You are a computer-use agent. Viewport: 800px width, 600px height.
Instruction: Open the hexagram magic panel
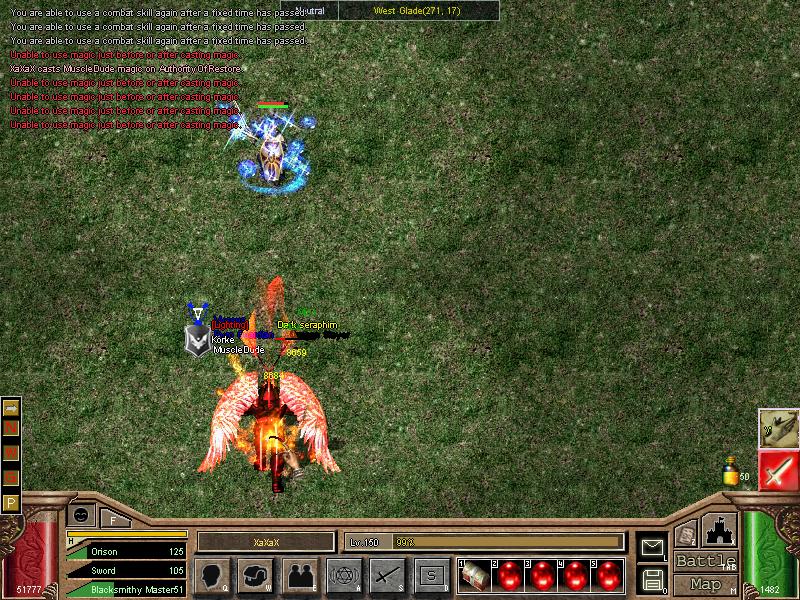(343, 576)
